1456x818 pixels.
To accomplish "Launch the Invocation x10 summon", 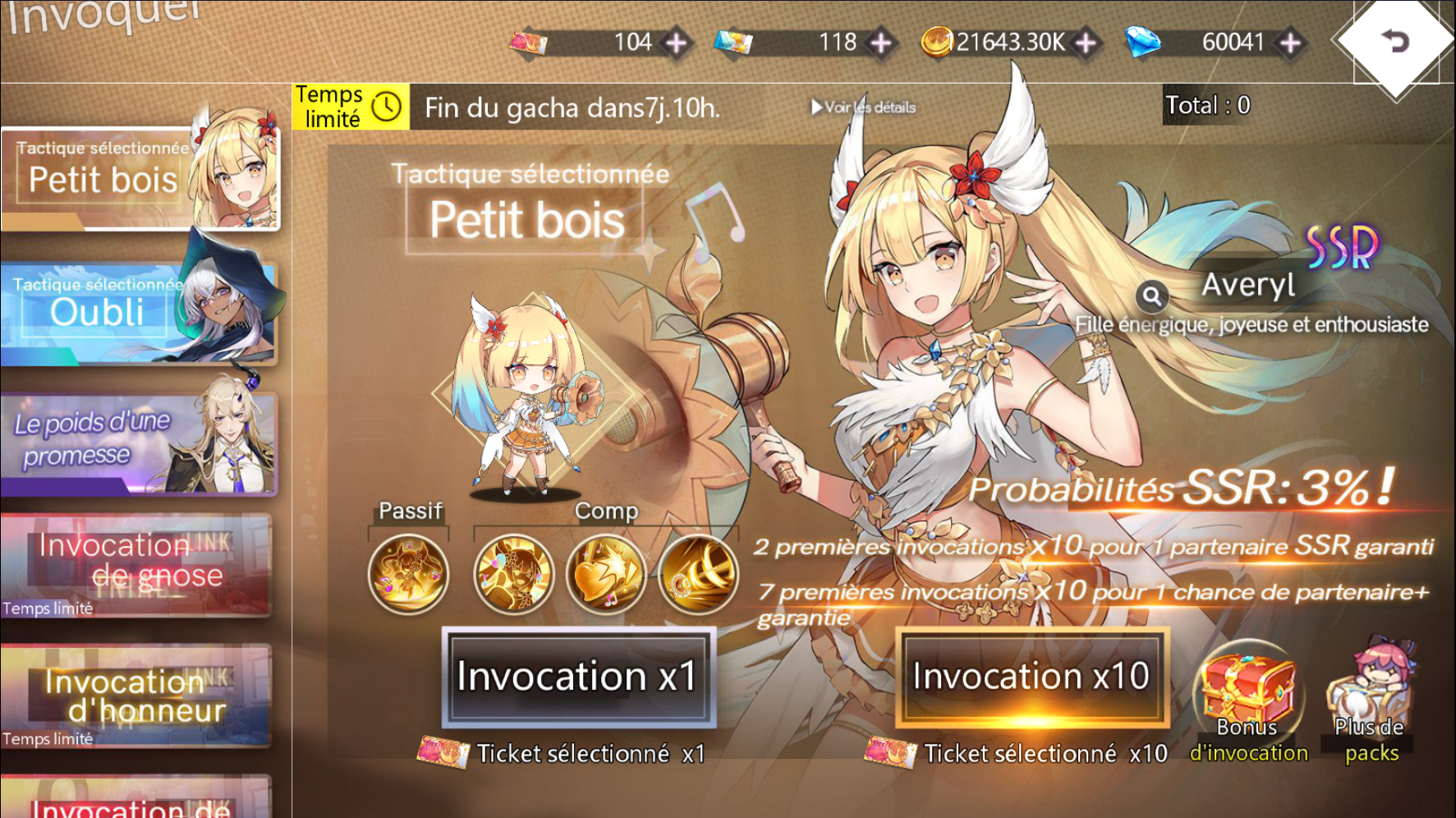I will 1031,678.
